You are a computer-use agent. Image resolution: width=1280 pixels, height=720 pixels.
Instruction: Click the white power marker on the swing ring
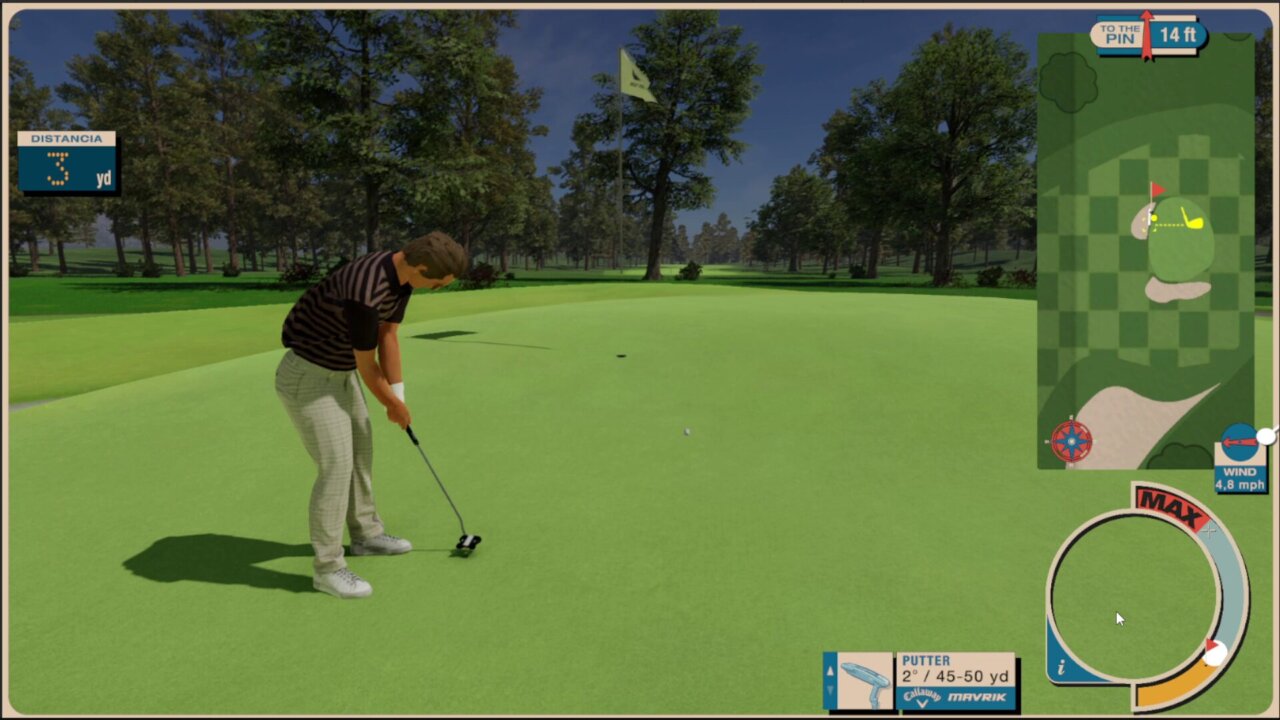click(x=1215, y=654)
